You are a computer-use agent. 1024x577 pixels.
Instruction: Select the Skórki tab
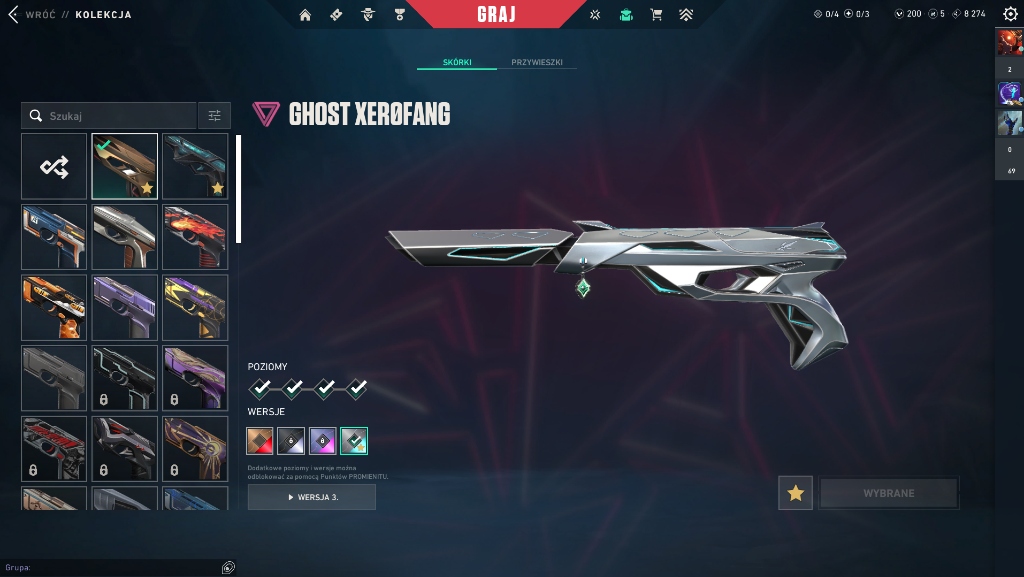[x=456, y=62]
